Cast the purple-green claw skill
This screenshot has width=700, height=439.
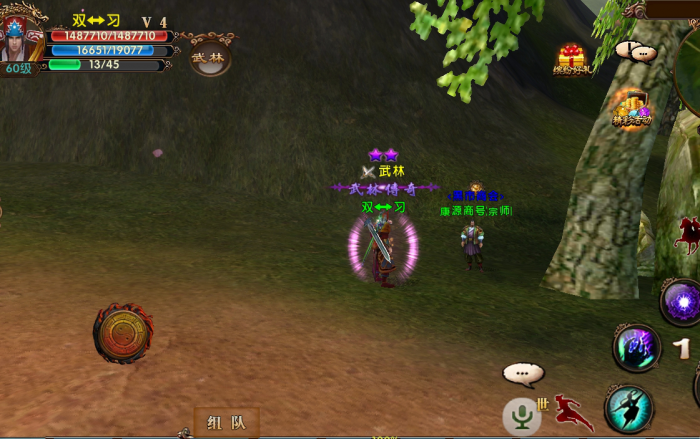[x=637, y=348]
